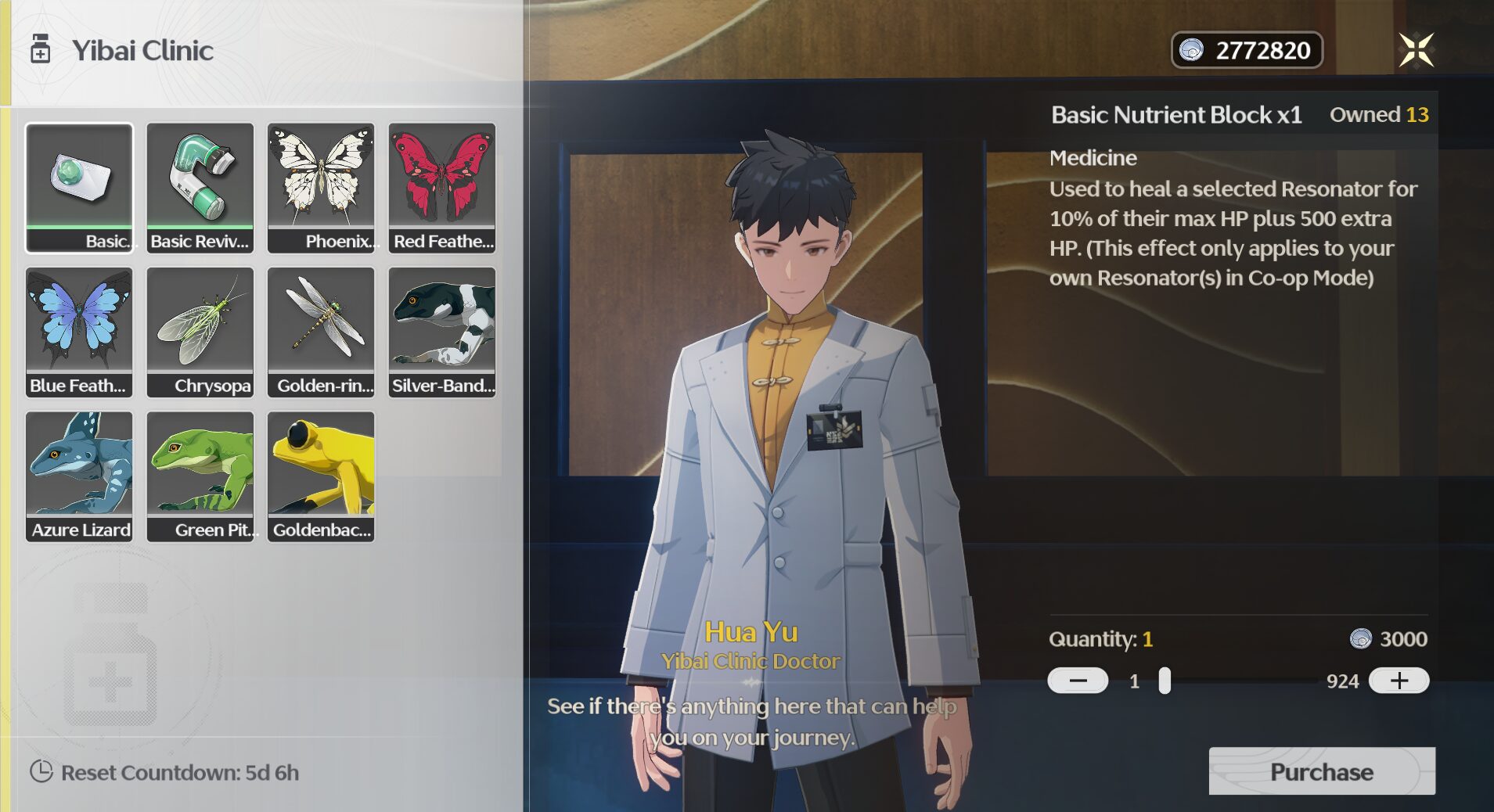Viewport: 1494px width, 812px height.
Task: Select the Green Pit lizard item
Action: pyautogui.click(x=200, y=476)
